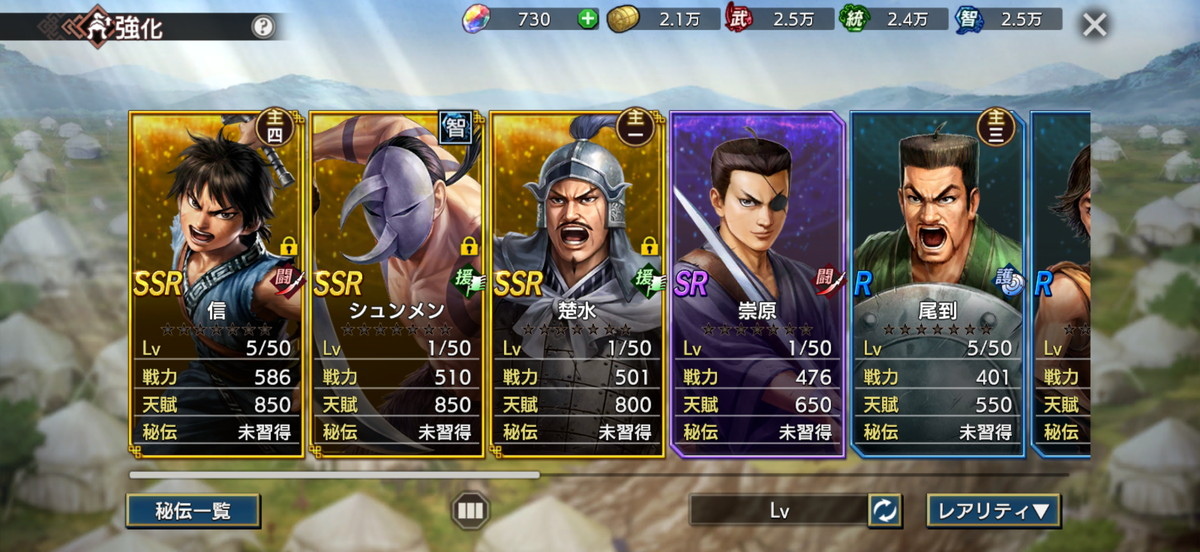The width and height of the screenshot is (1200, 552).
Task: Choose the R 尾到 character card
Action: (x=937, y=283)
